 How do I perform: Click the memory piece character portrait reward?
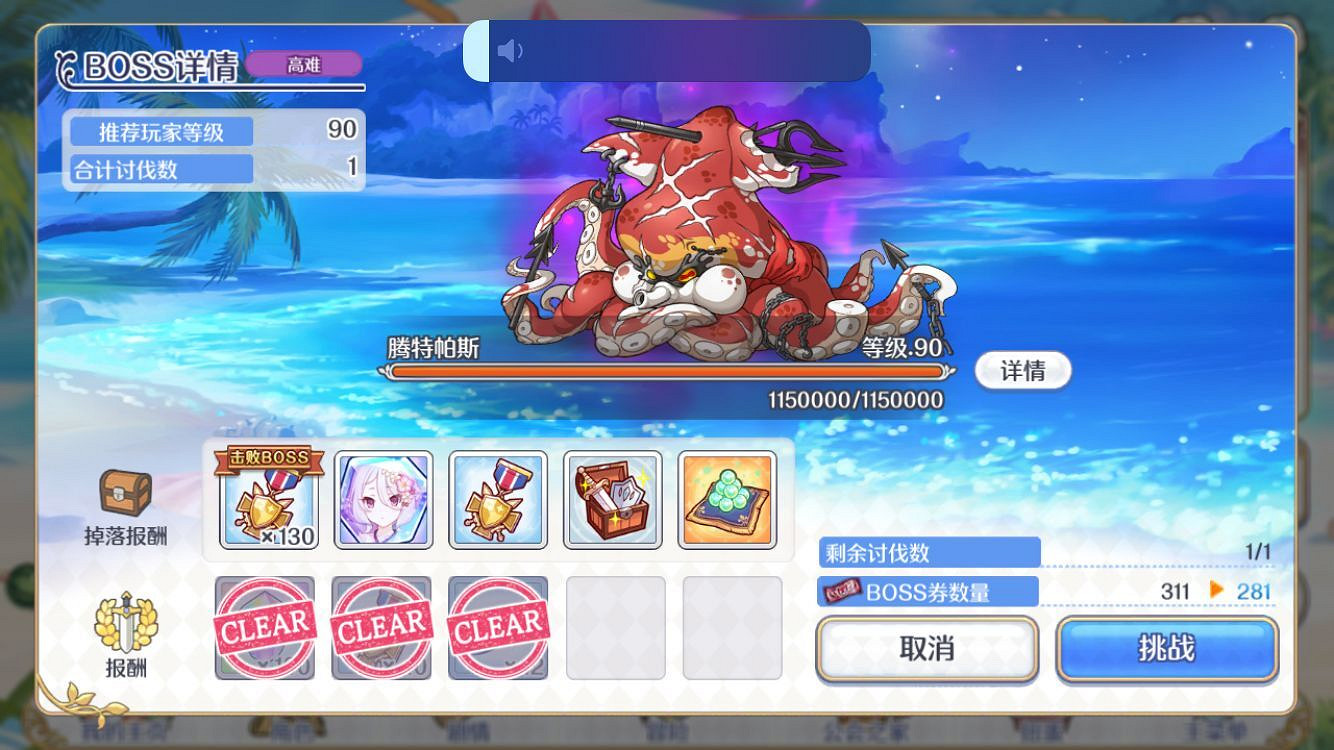pos(381,500)
